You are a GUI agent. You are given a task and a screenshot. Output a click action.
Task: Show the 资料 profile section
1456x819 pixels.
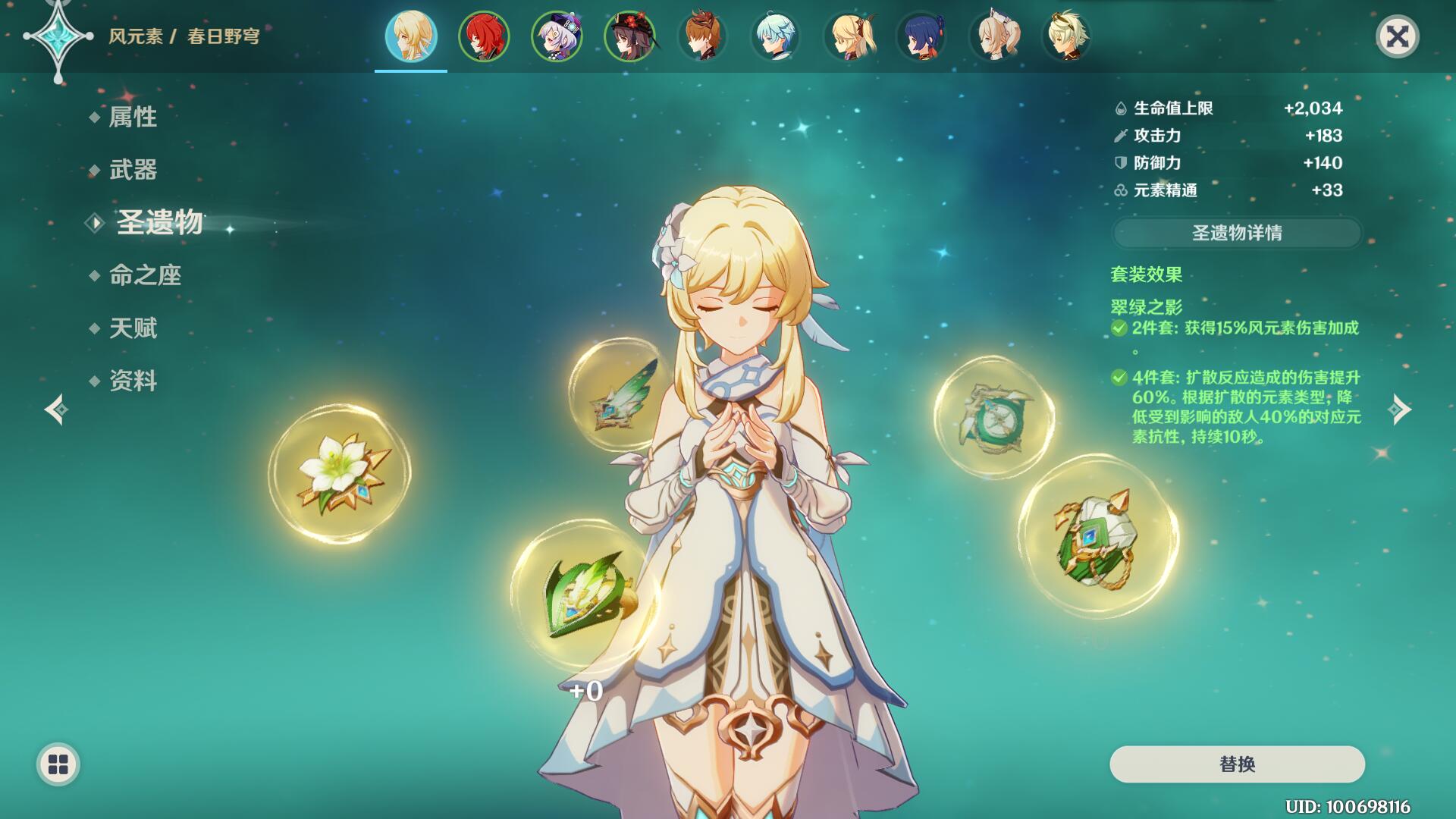133,381
